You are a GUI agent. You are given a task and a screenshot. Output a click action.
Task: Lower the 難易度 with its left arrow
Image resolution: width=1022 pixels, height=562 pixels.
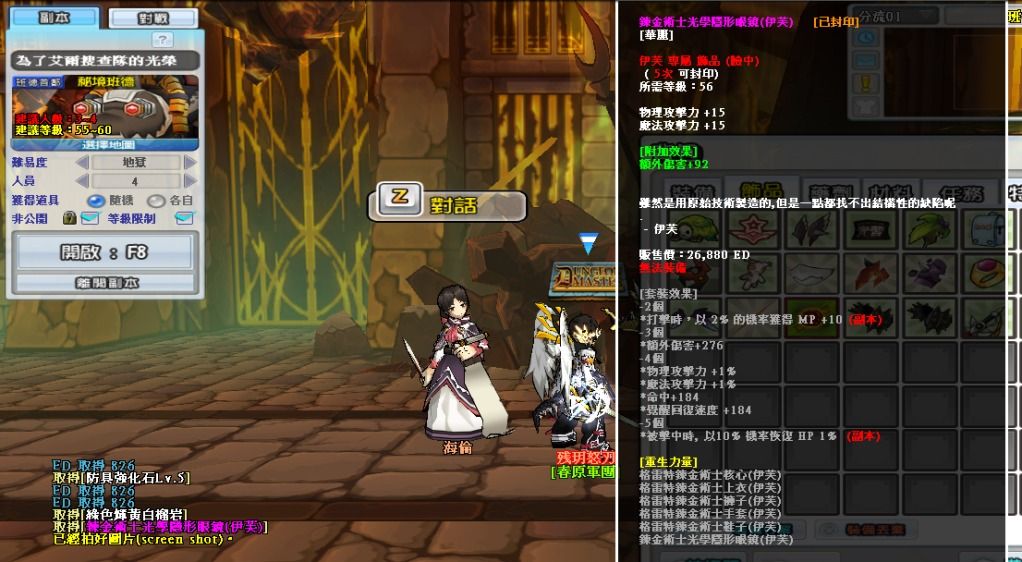click(x=84, y=162)
